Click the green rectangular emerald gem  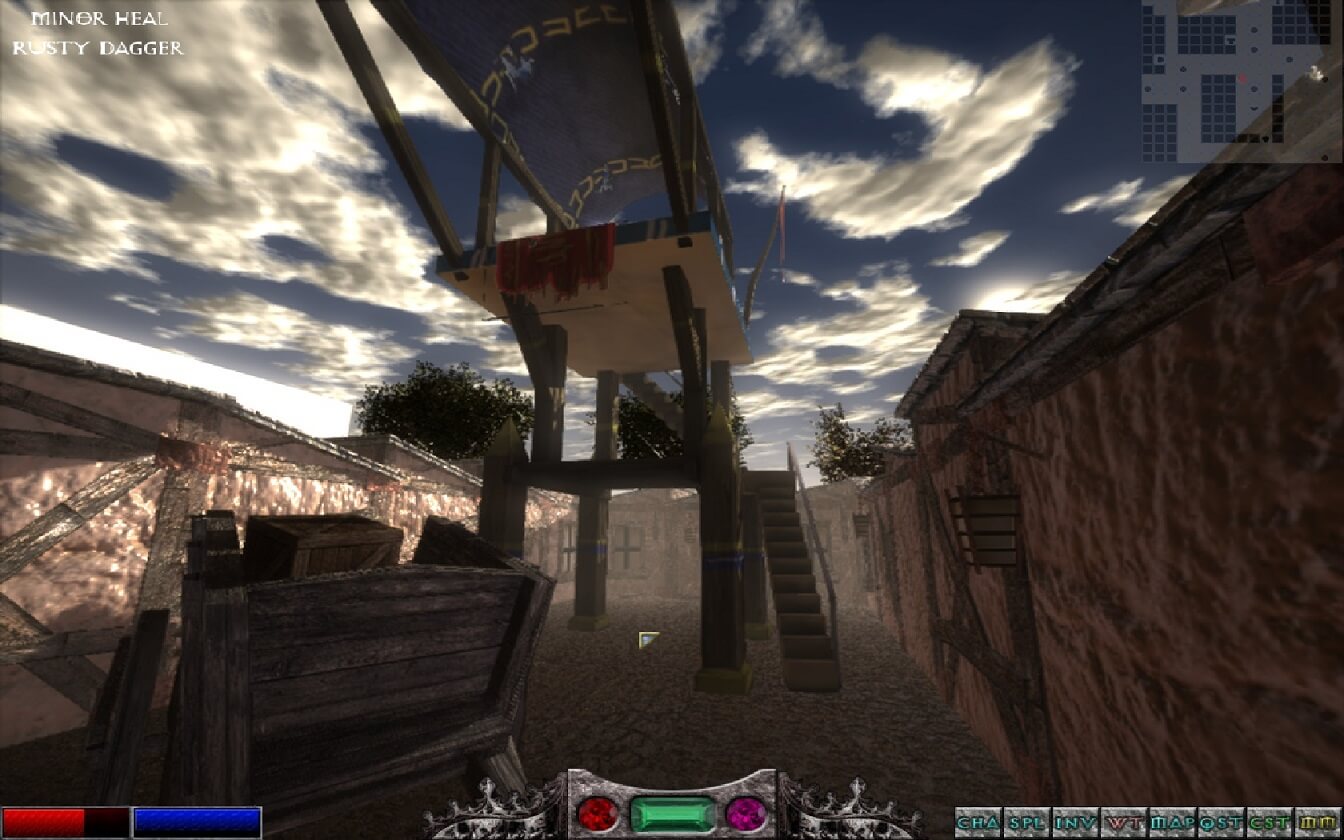672,813
